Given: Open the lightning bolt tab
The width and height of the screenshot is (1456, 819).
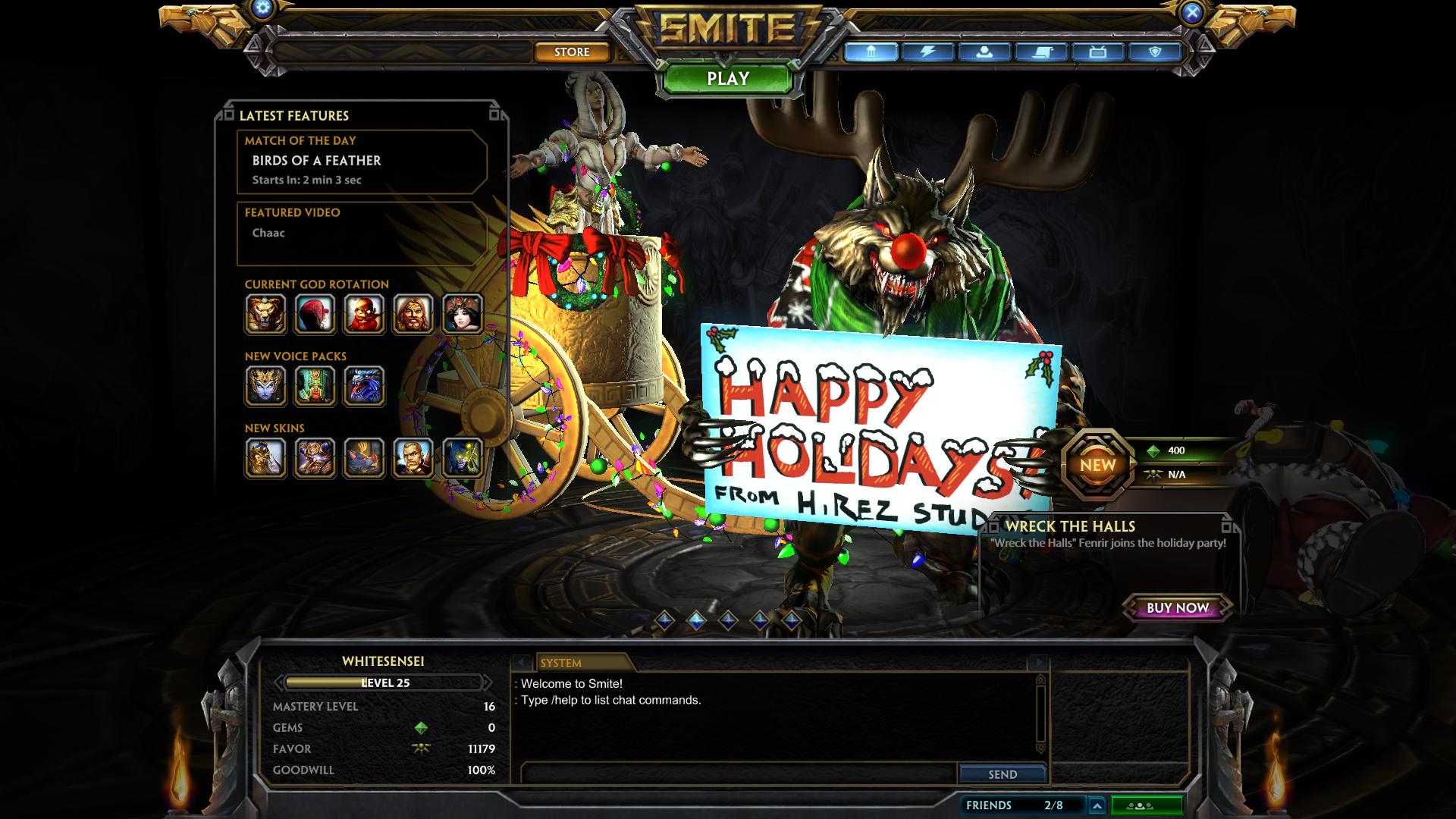Looking at the screenshot, I should [x=927, y=52].
